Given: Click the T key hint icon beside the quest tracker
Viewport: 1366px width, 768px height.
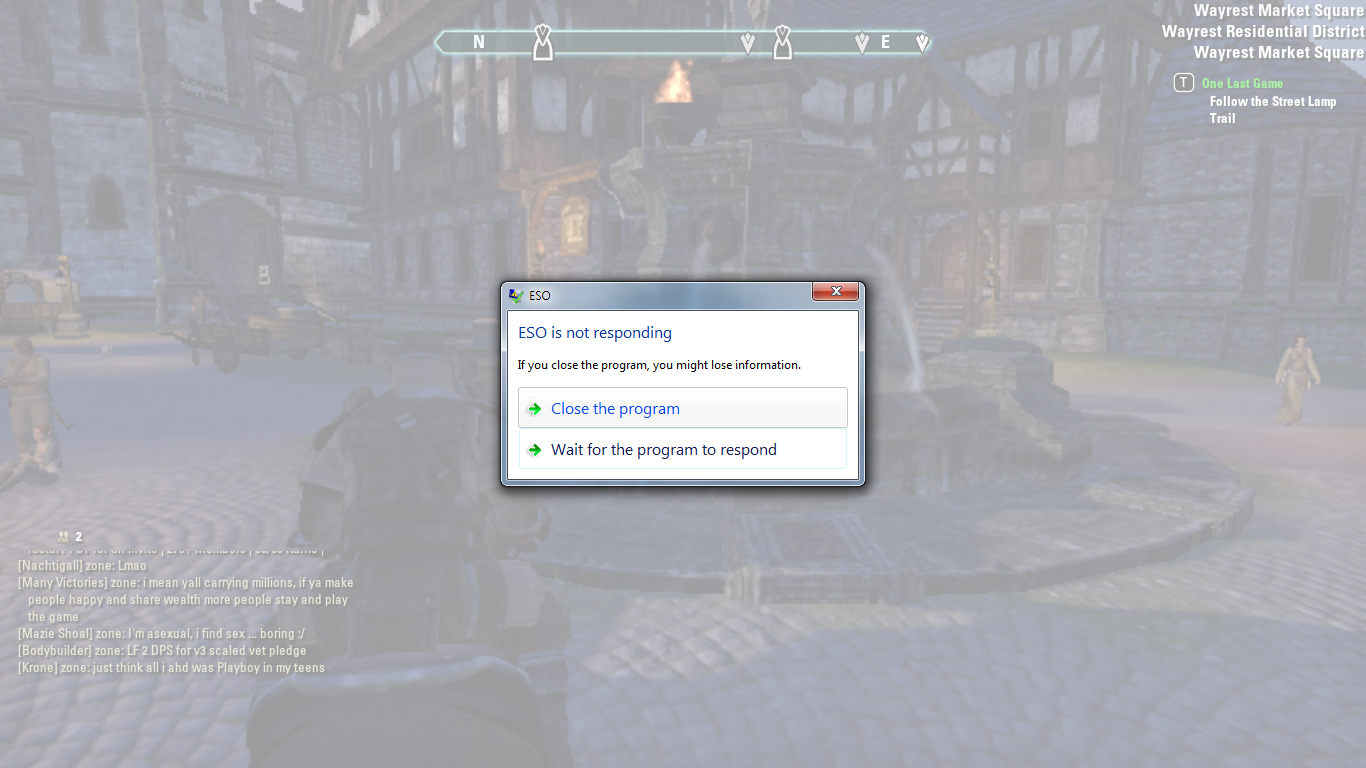Looking at the screenshot, I should click(x=1183, y=82).
